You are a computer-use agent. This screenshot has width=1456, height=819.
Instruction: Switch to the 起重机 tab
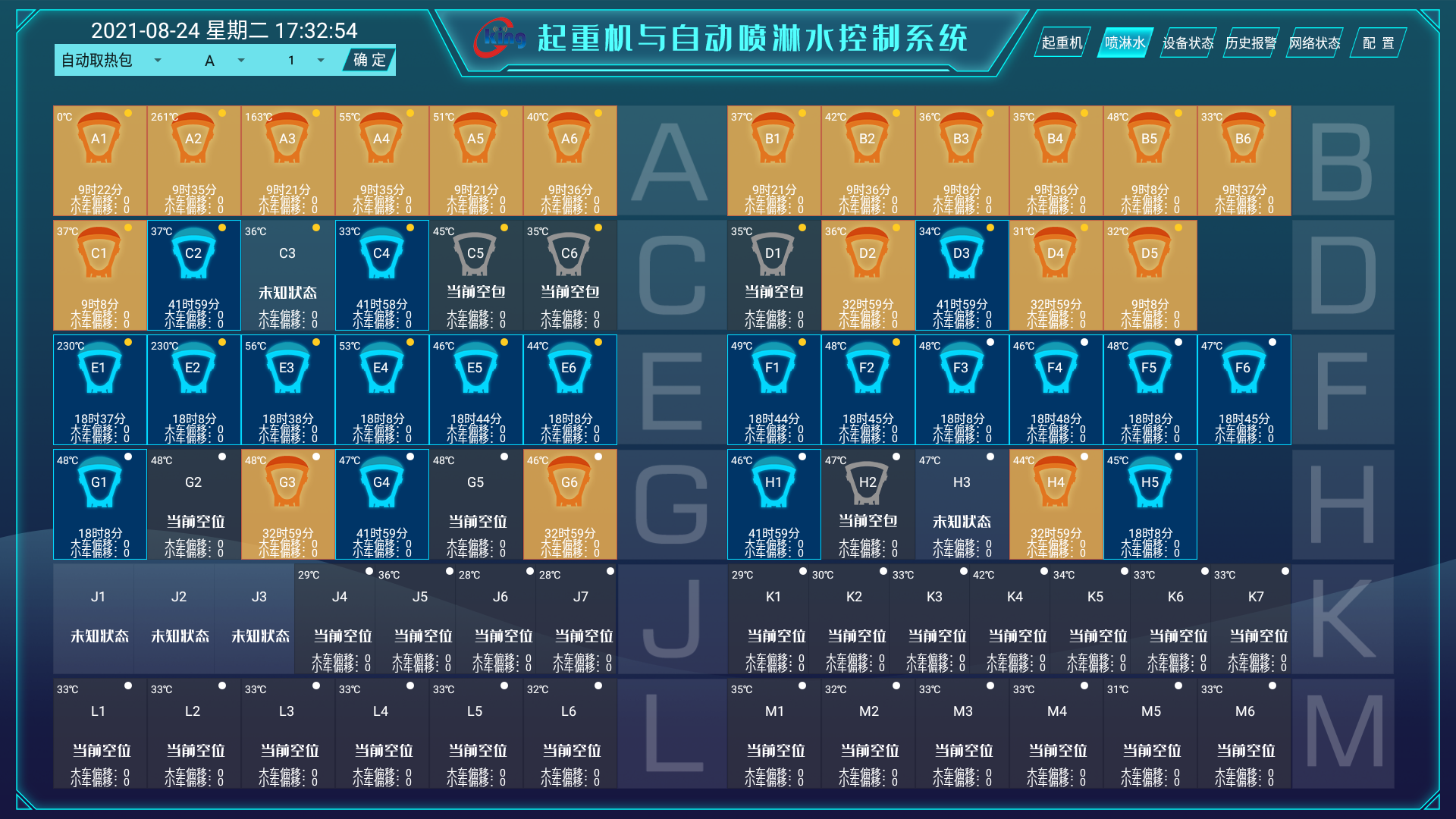click(1062, 43)
